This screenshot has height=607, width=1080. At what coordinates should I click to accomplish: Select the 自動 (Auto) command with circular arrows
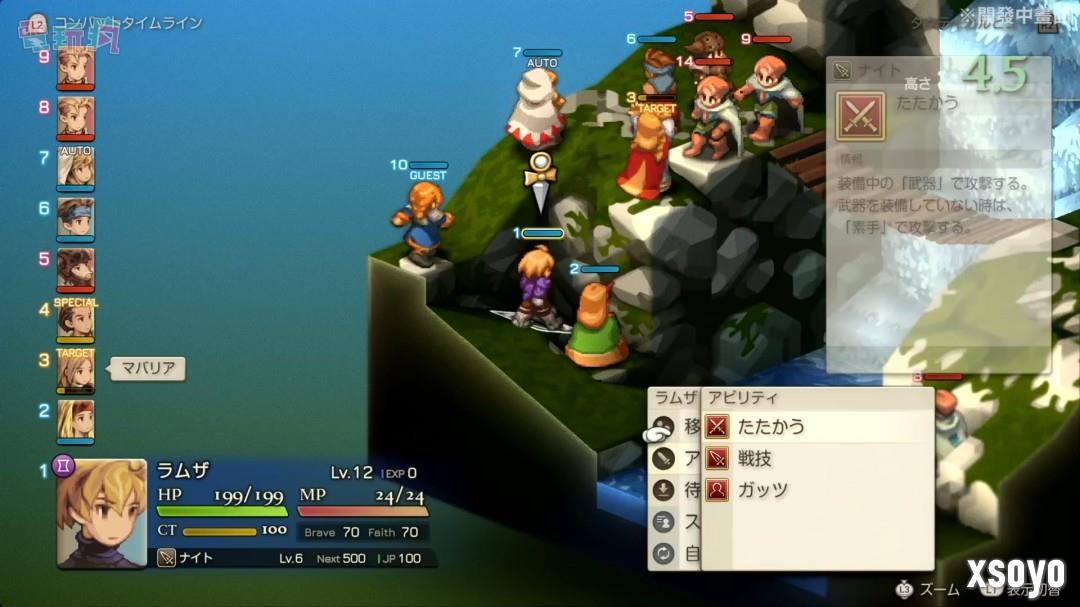point(676,553)
